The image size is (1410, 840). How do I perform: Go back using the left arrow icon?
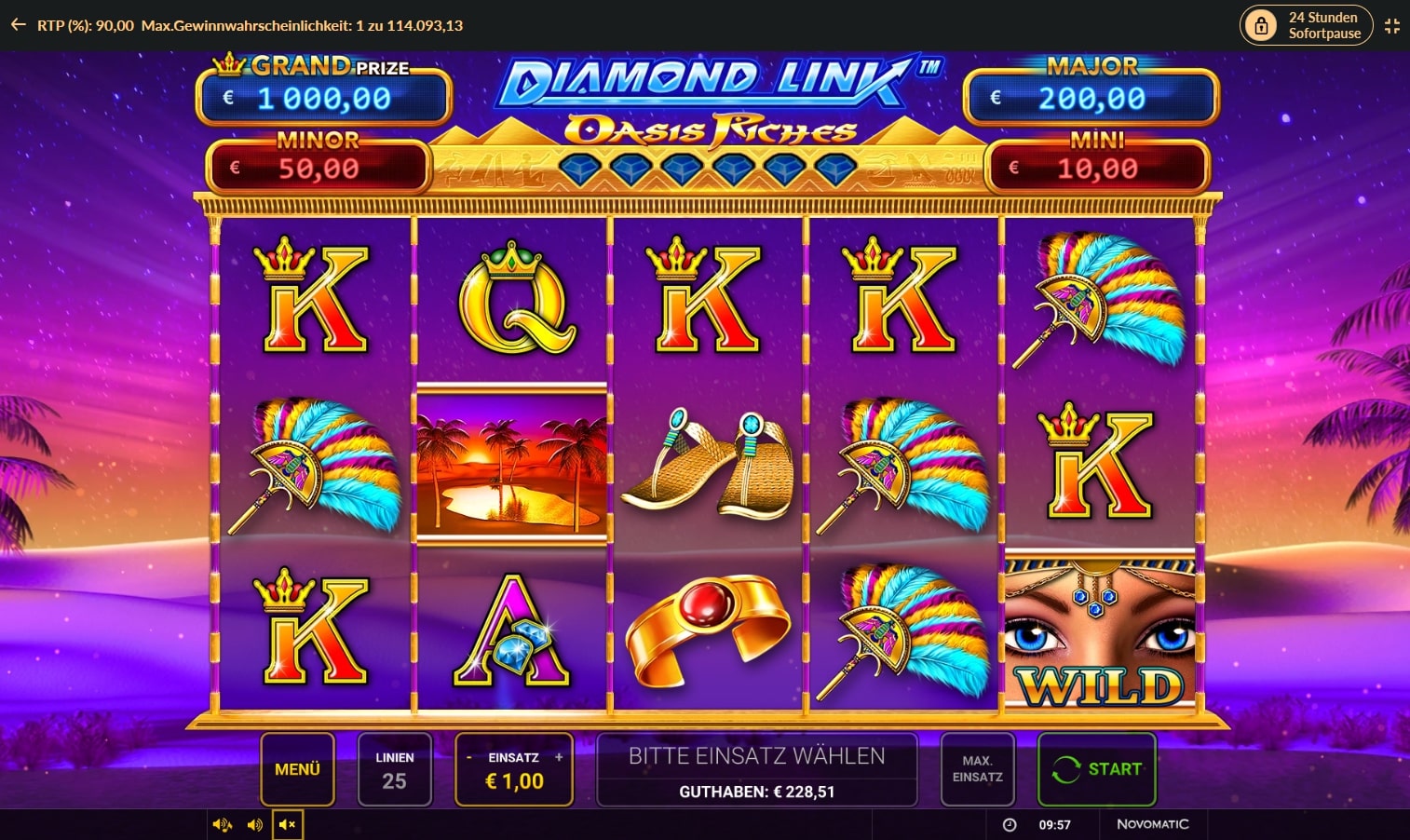point(17,25)
